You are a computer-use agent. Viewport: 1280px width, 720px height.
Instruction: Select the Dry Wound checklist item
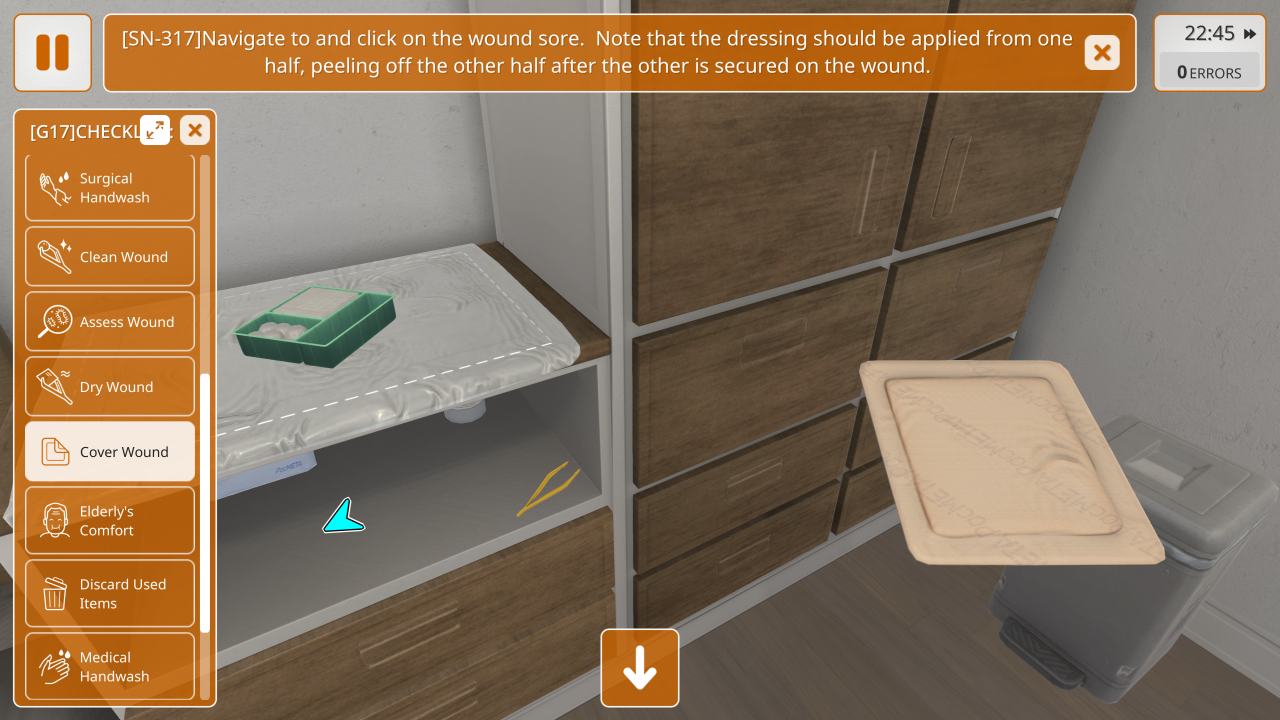110,387
